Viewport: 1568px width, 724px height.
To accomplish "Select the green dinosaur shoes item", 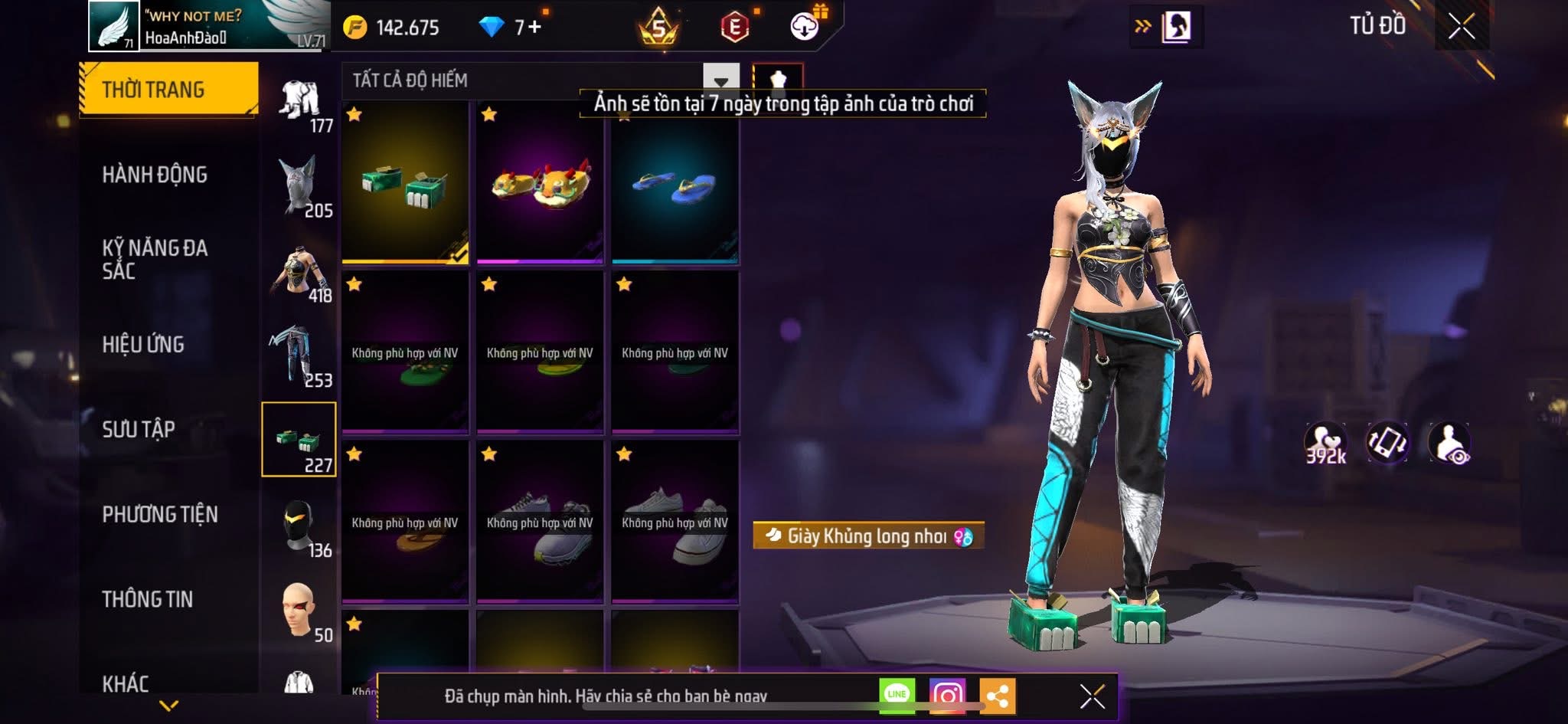I will pyautogui.click(x=405, y=182).
